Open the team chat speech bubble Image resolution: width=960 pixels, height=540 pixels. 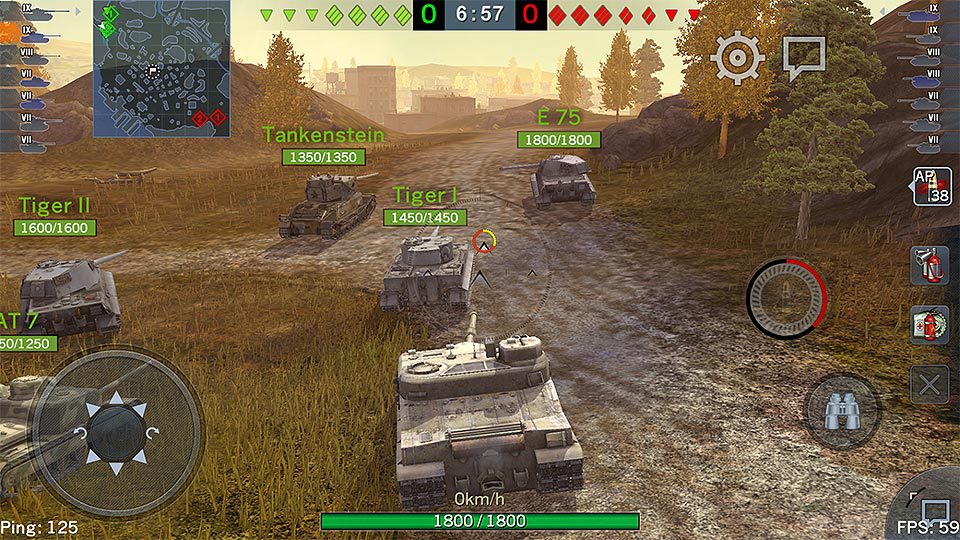[803, 57]
